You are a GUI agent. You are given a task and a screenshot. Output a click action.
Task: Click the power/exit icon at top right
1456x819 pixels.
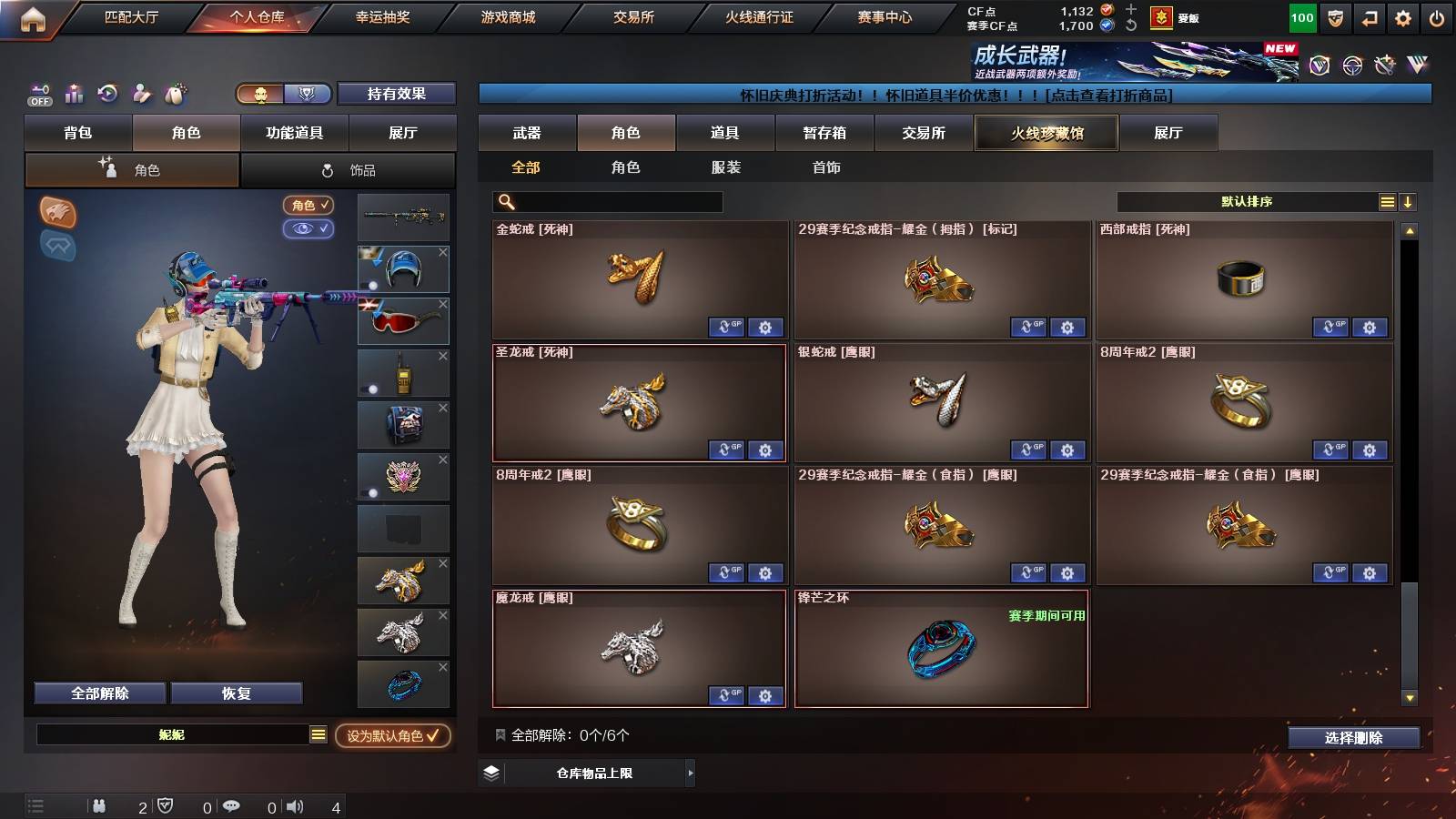1438,17
